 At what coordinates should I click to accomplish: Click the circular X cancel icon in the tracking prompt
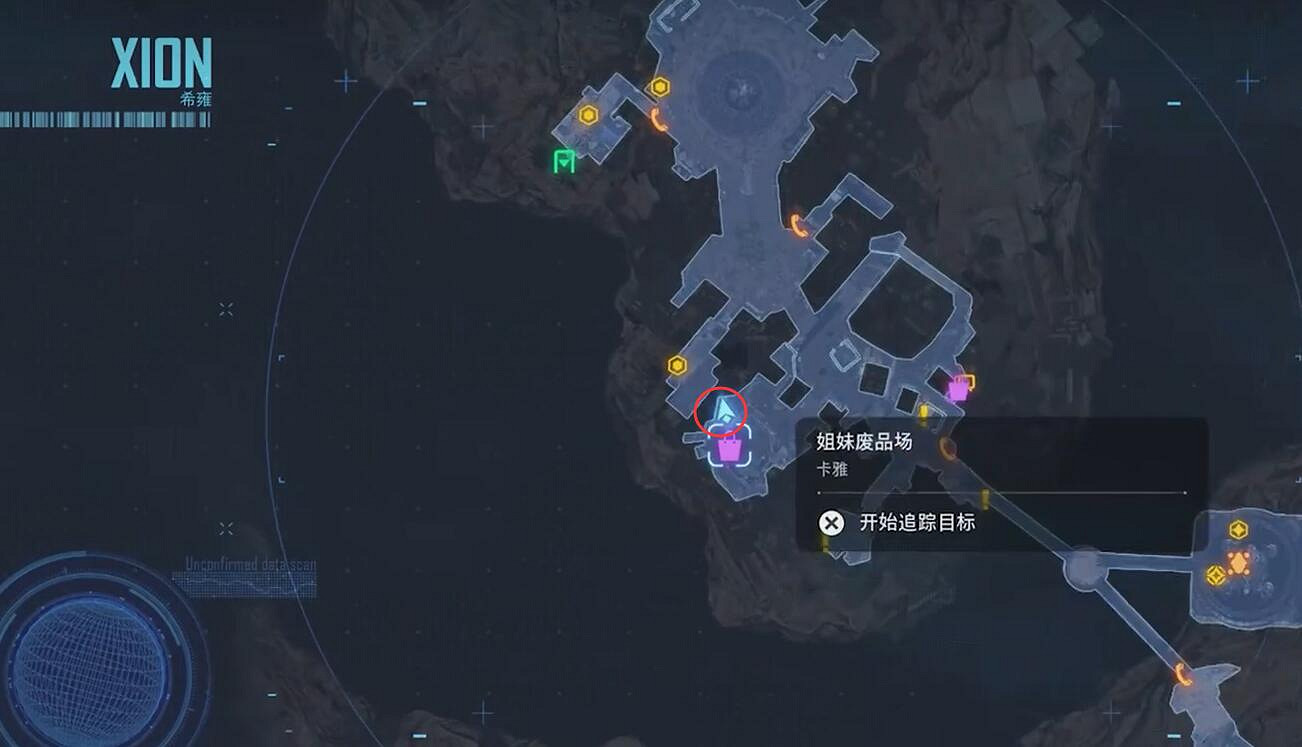[x=830, y=521]
